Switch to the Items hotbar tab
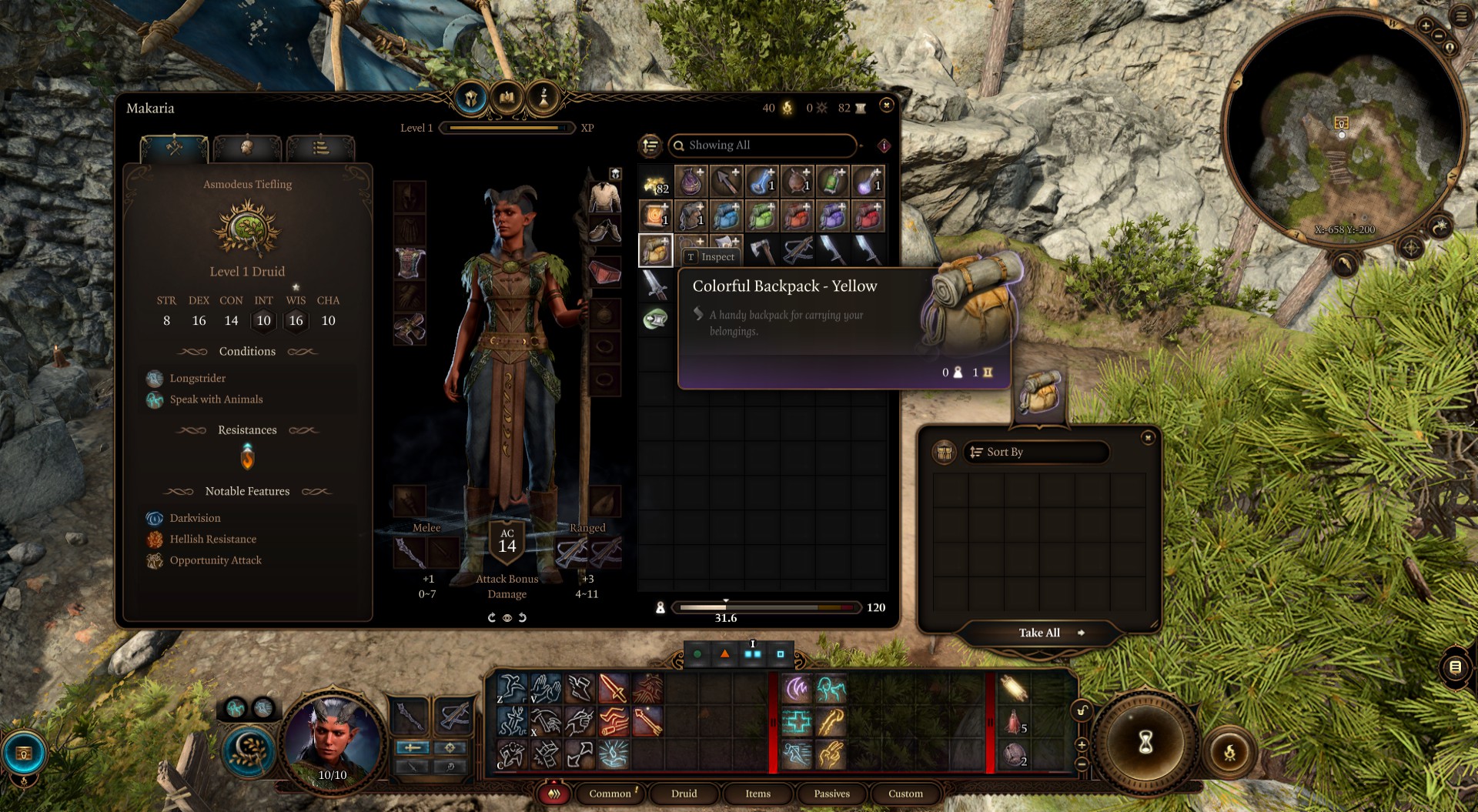The image size is (1478, 812). (757, 794)
